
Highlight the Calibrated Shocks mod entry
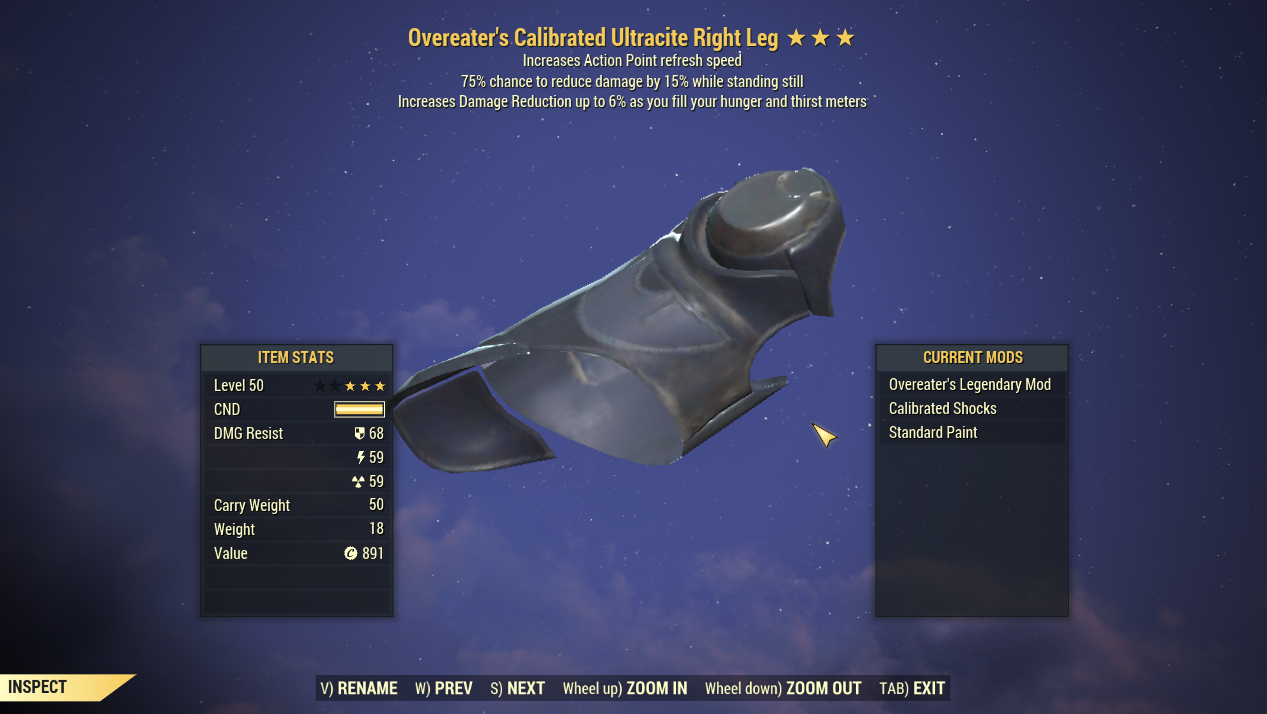pos(943,409)
